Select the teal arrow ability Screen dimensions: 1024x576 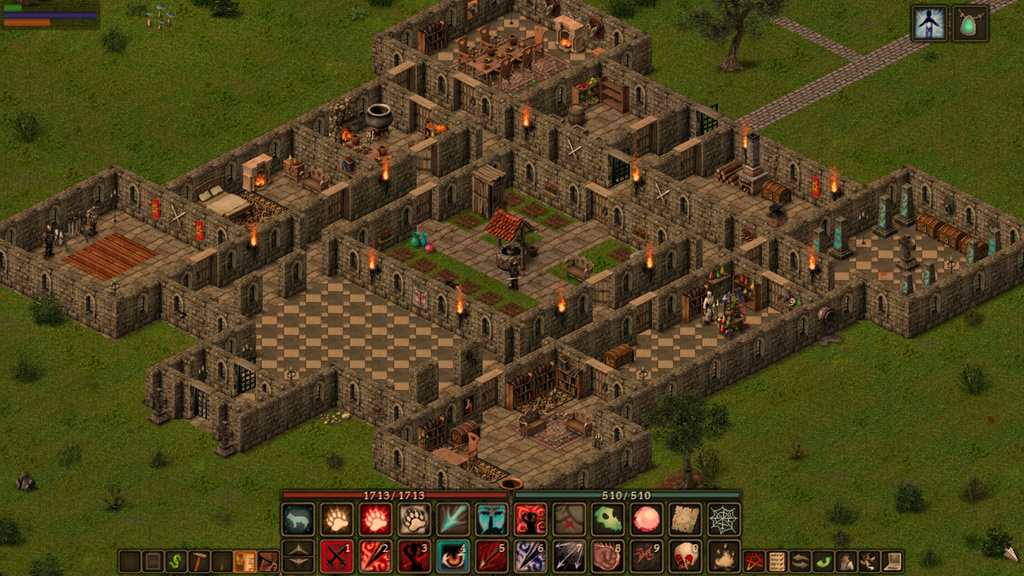point(452,519)
